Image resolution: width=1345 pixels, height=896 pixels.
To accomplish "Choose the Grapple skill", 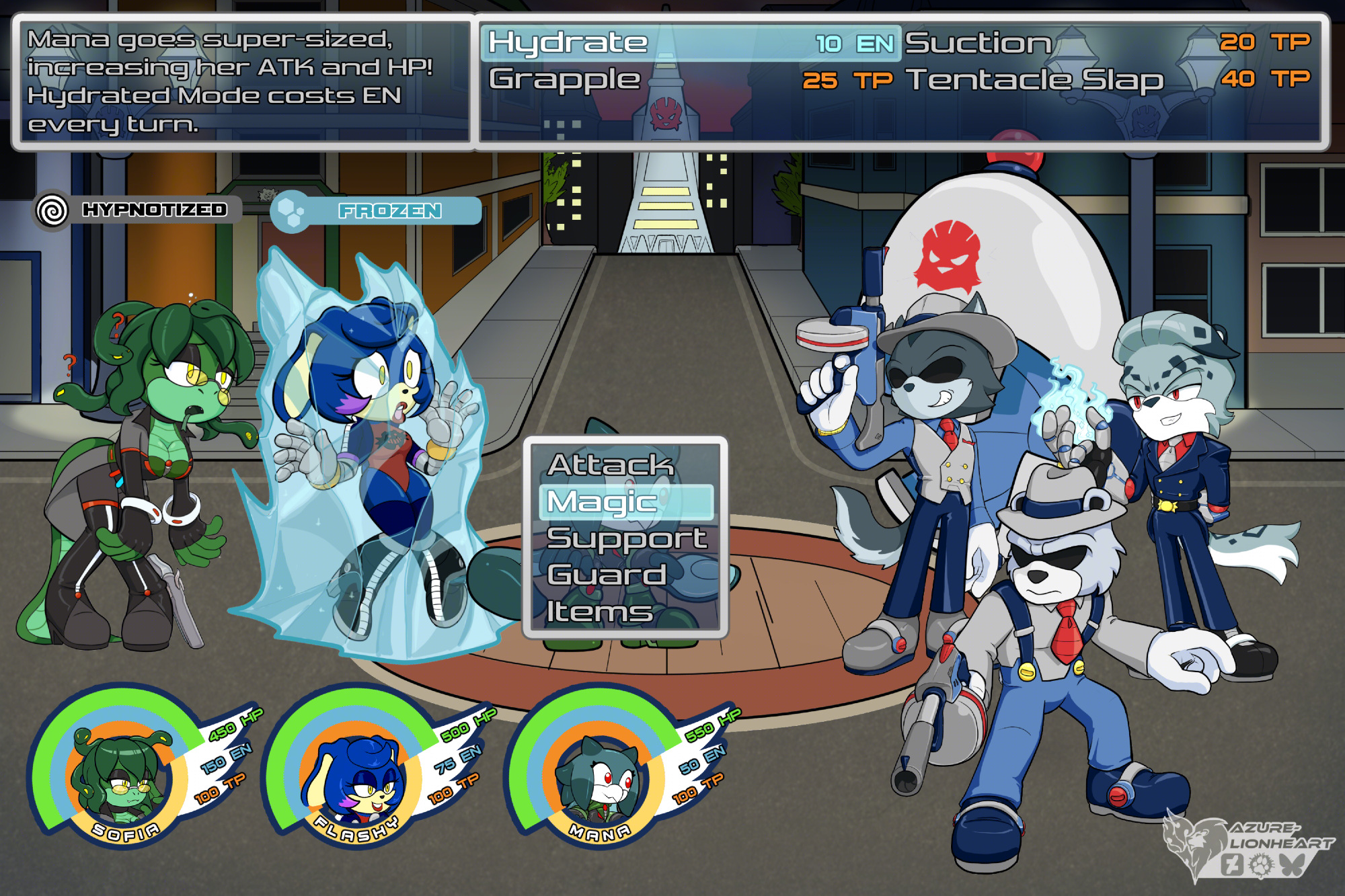I will click(690, 80).
